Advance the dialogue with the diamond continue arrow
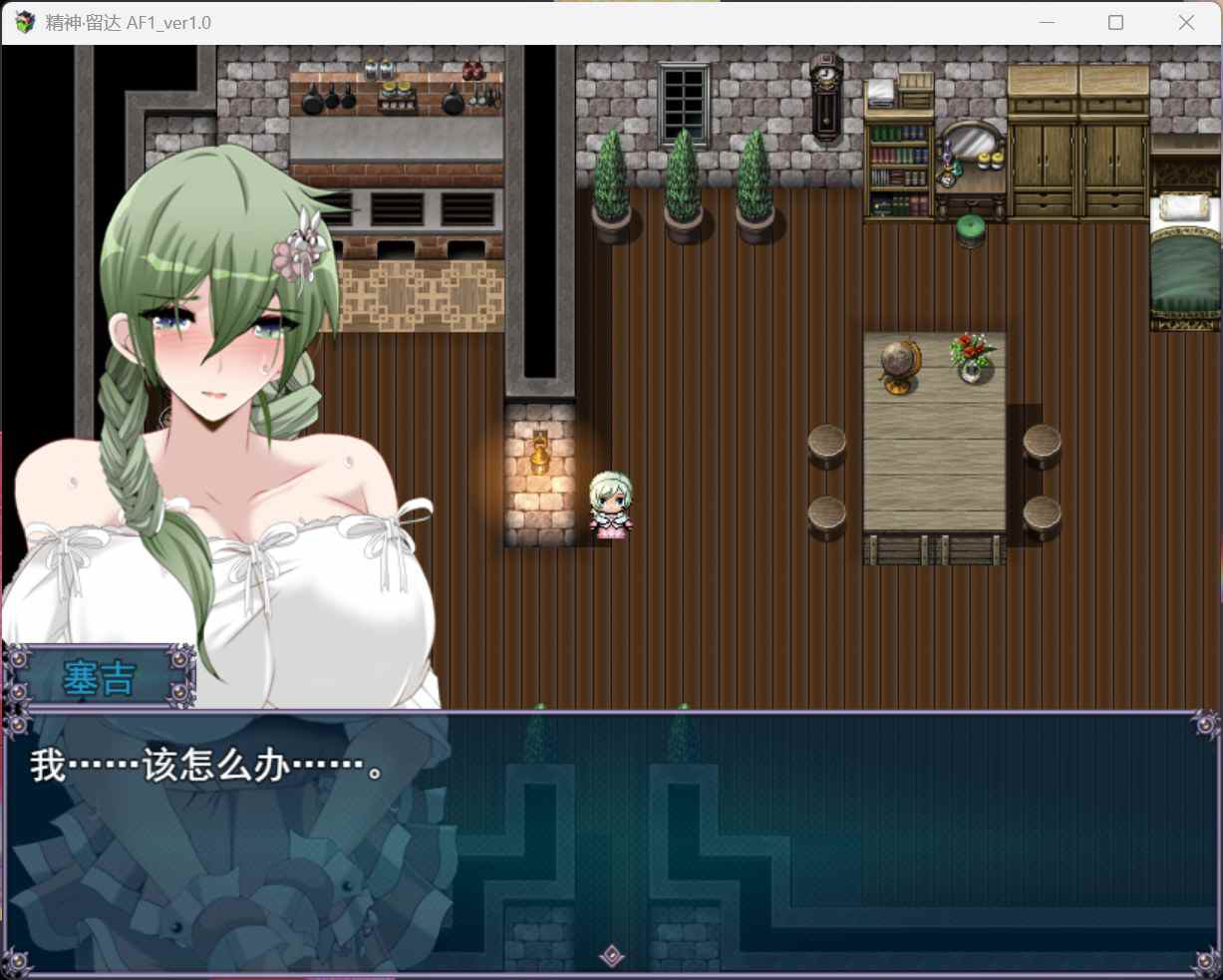Image resolution: width=1223 pixels, height=980 pixels. tap(612, 957)
